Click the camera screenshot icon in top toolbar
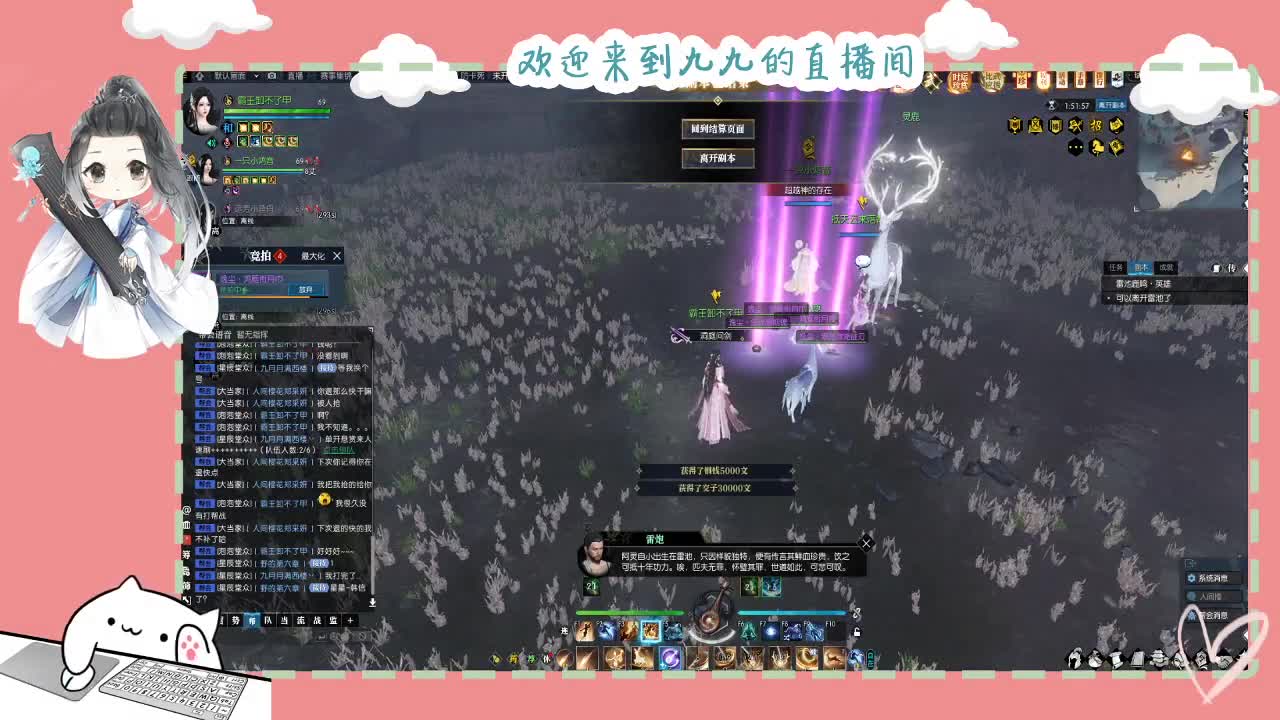 (271, 76)
